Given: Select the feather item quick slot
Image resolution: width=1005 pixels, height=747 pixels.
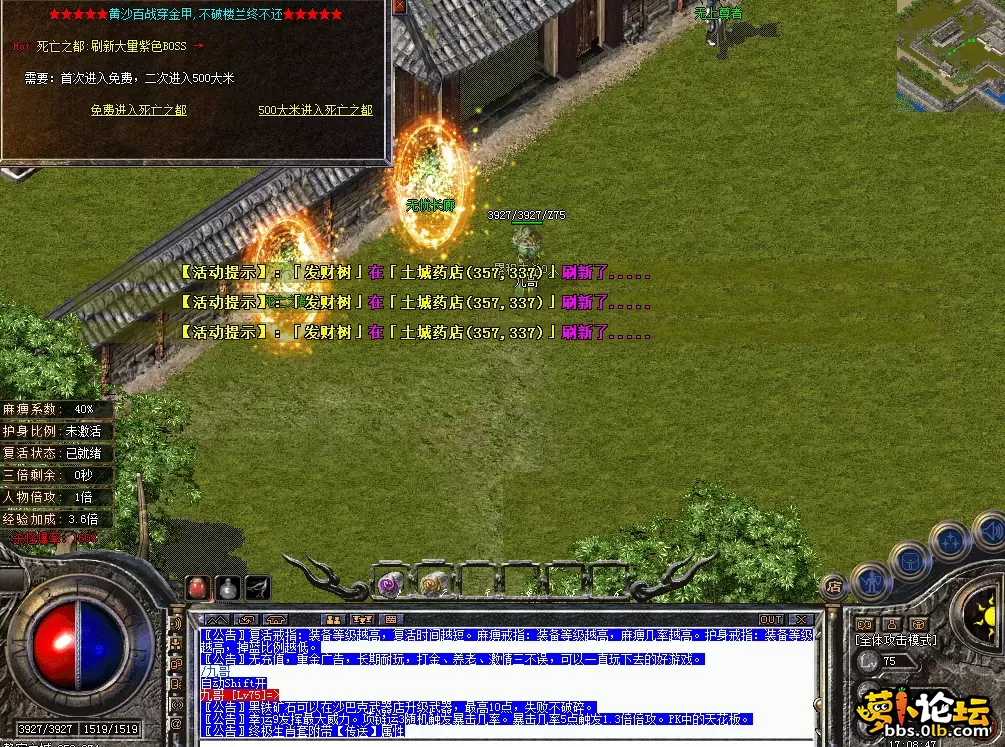Looking at the screenshot, I should [259, 587].
